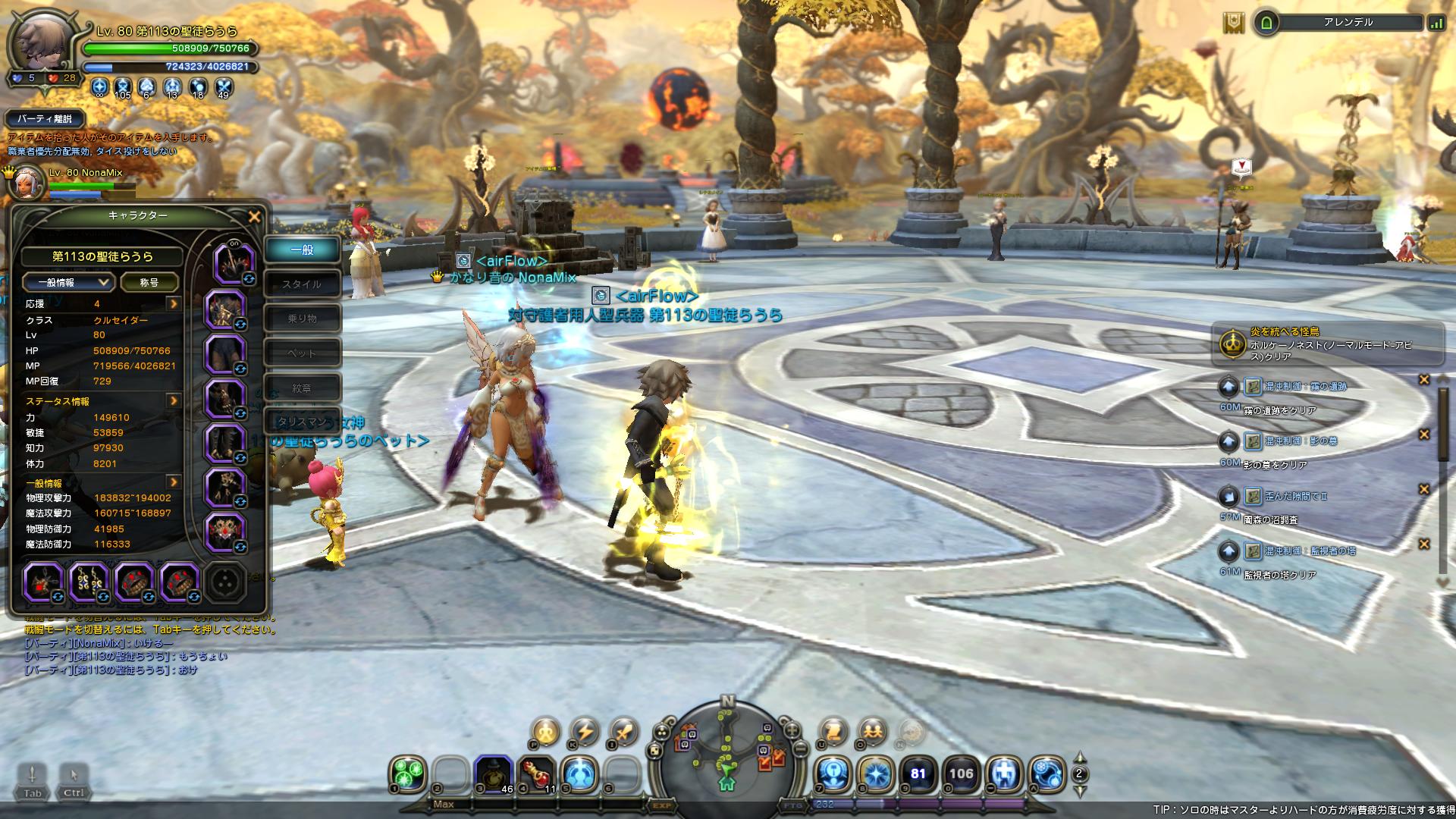Leave party with パーティ離脱 button

44,119
